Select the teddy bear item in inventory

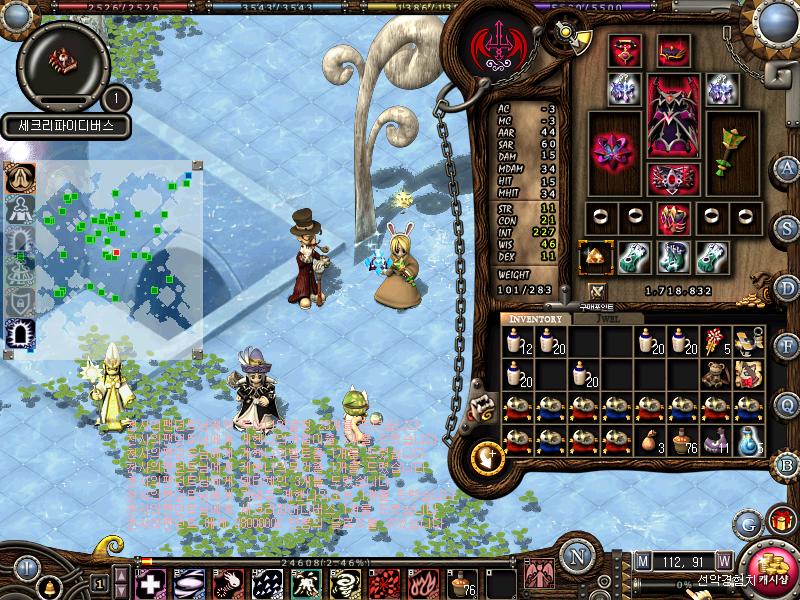coord(713,374)
